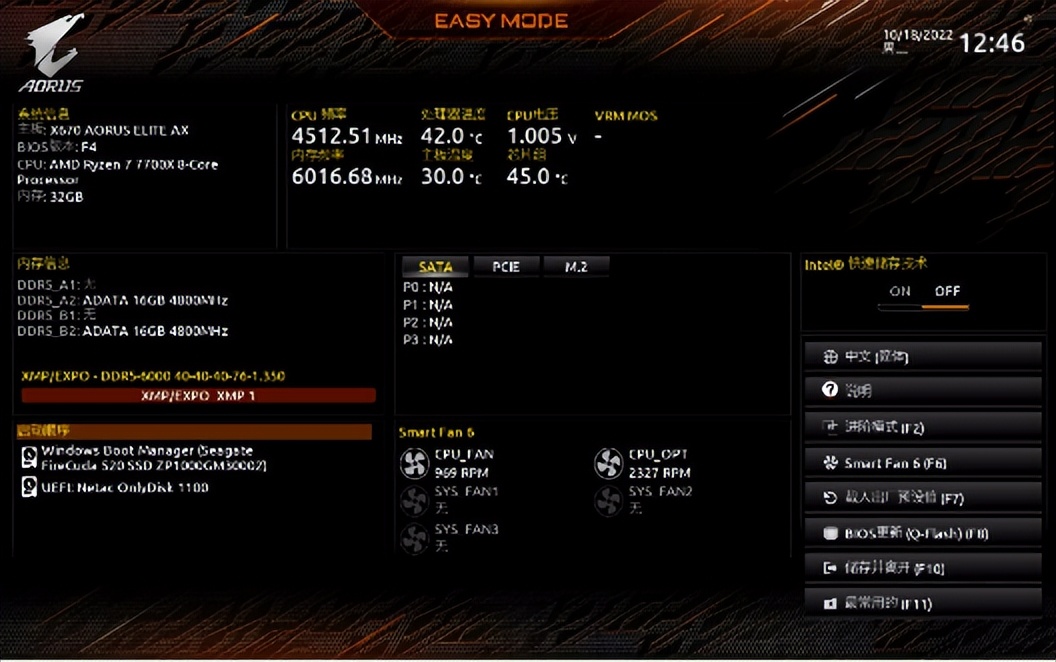
Task: Select the M.2 storage tab
Action: tap(576, 267)
